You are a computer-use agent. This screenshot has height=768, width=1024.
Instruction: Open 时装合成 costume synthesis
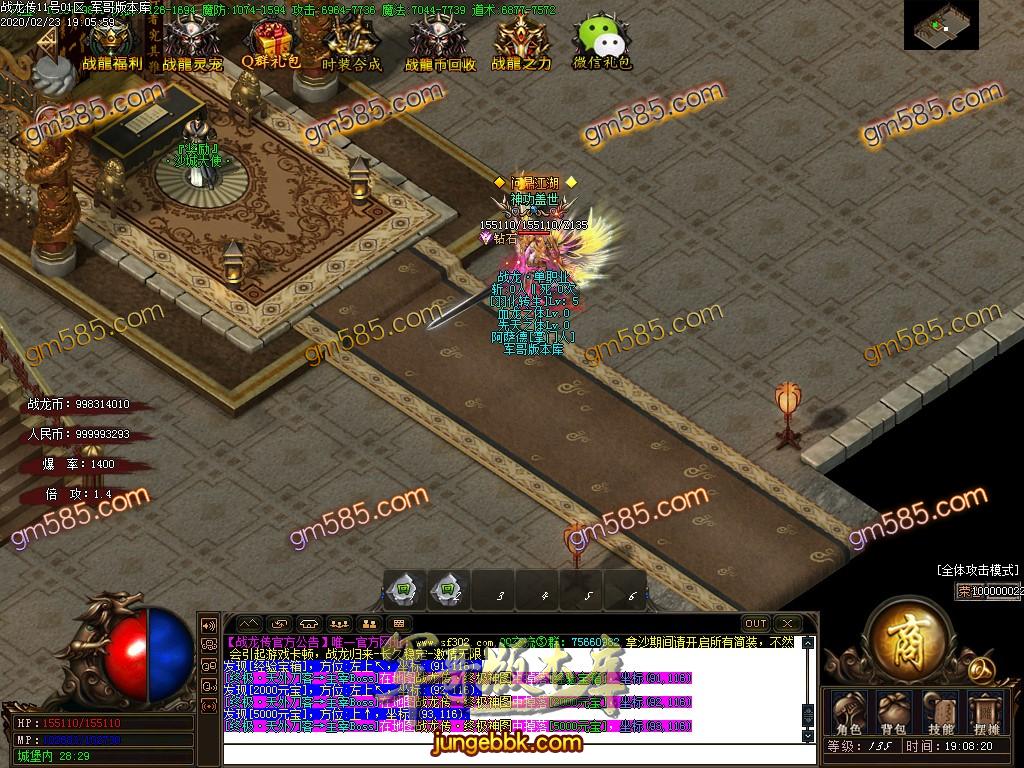tap(351, 45)
